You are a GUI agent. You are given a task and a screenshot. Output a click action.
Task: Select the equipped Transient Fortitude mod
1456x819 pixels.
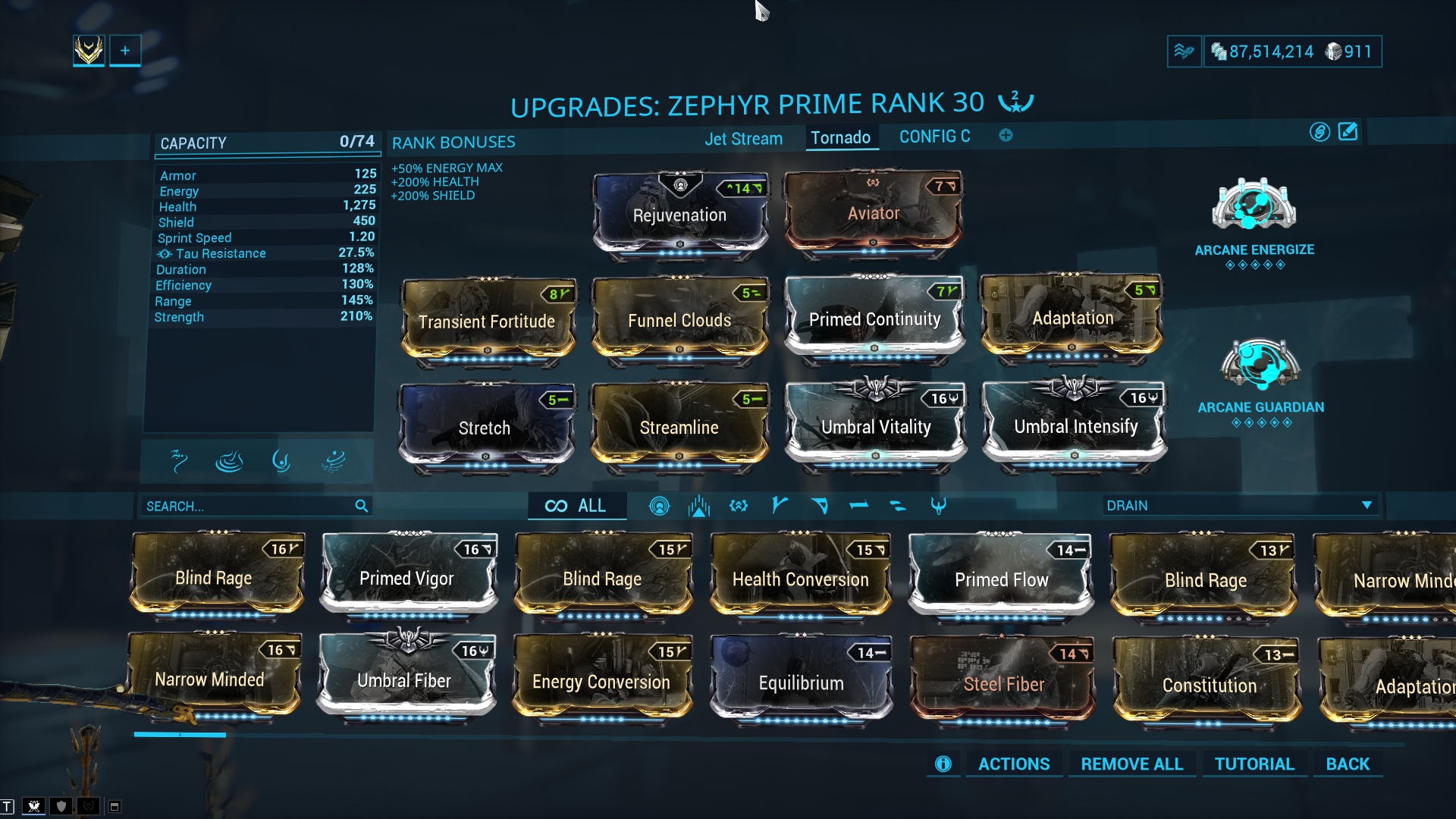[487, 322]
